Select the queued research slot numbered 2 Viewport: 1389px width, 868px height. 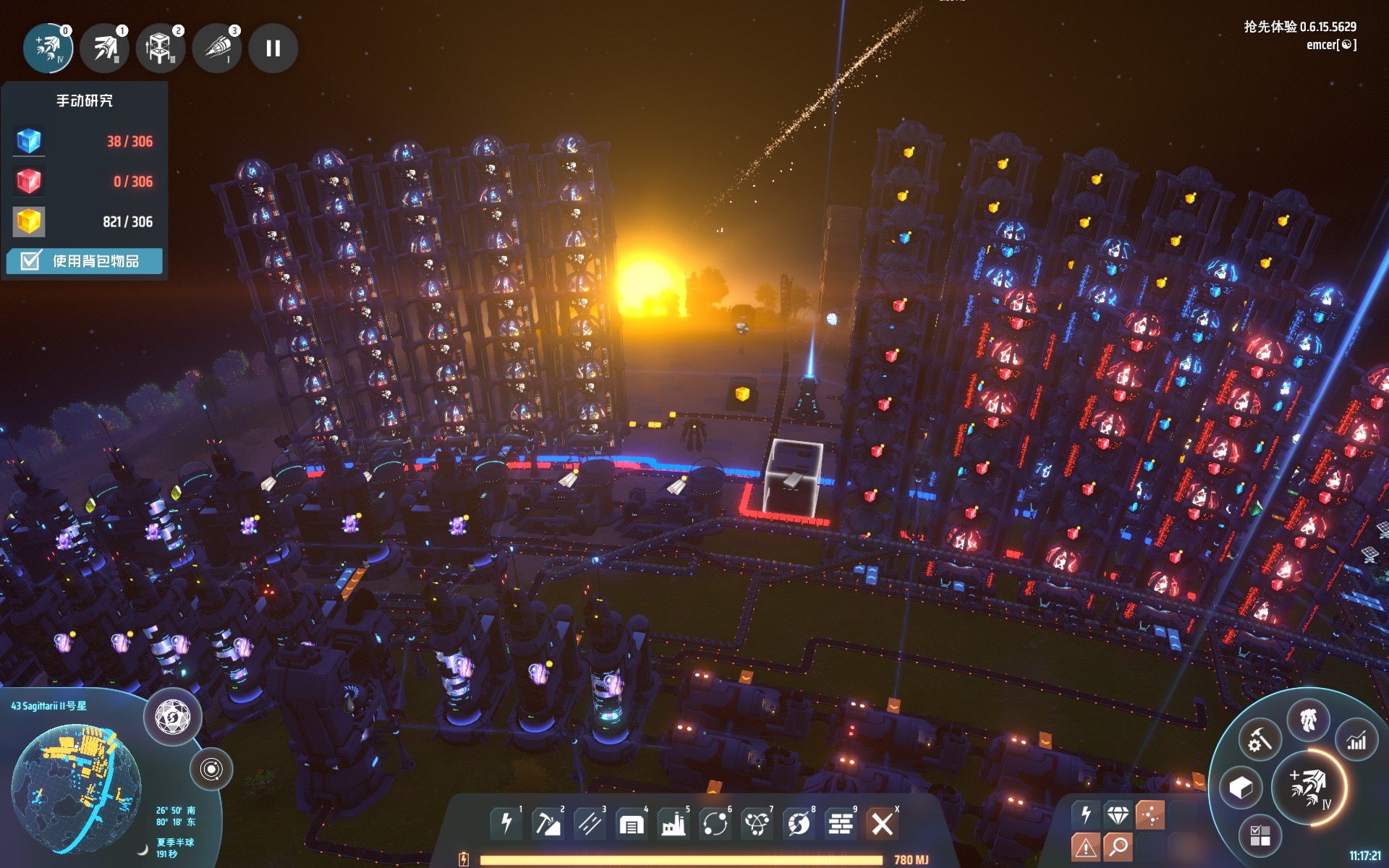coord(160,48)
